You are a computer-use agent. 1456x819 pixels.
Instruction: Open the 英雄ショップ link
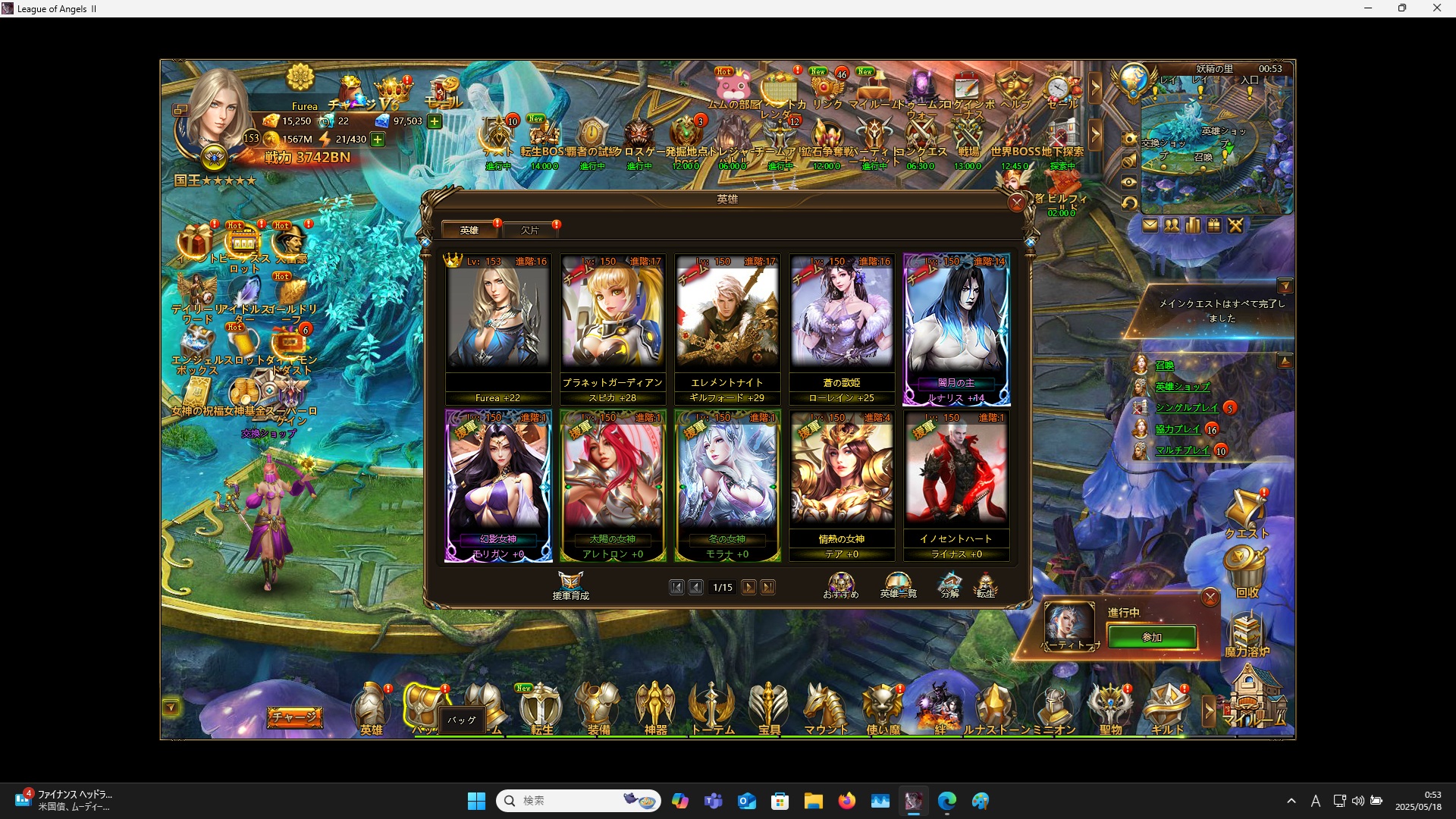click(1183, 385)
